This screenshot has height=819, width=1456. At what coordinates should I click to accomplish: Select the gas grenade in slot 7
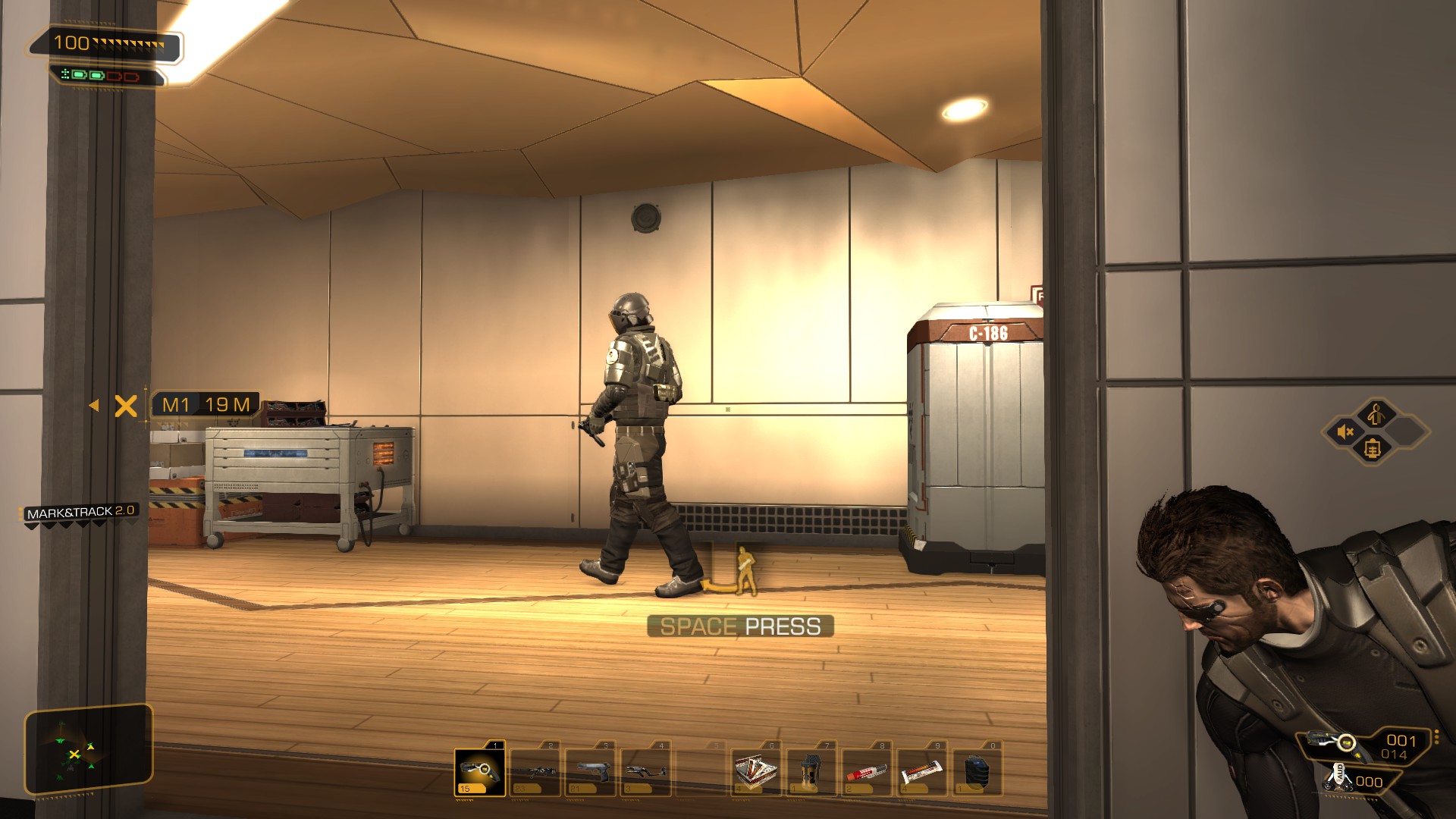[812, 772]
